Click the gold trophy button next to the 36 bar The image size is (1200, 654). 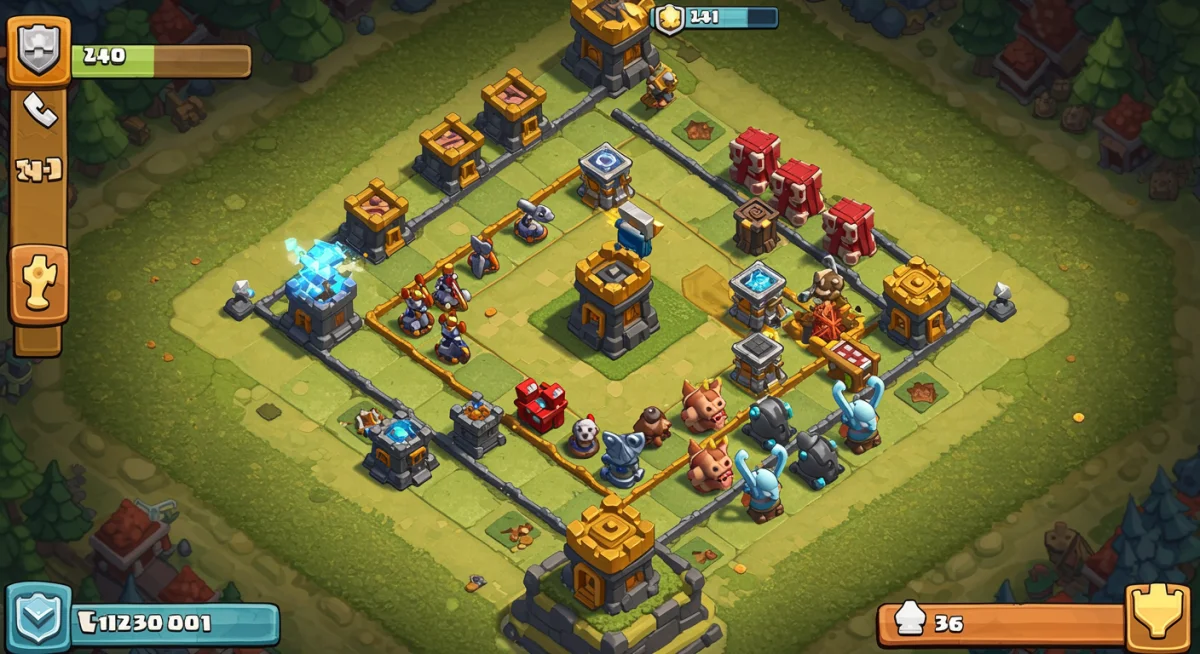pyautogui.click(x=1158, y=617)
